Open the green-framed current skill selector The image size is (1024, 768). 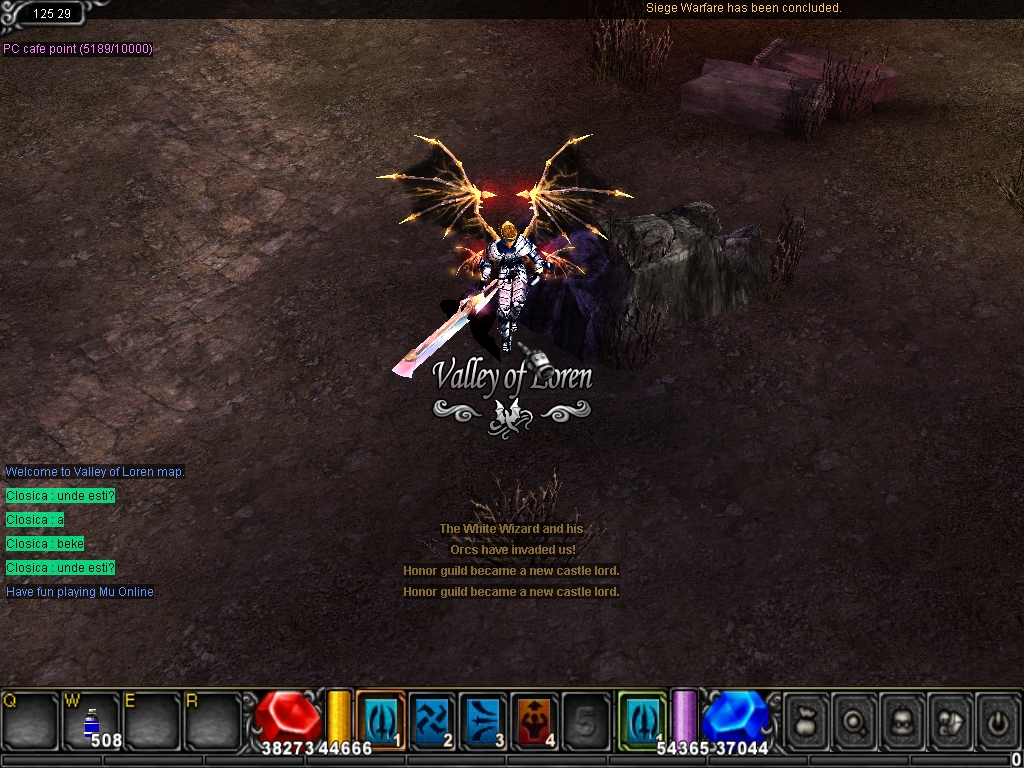pos(642,719)
